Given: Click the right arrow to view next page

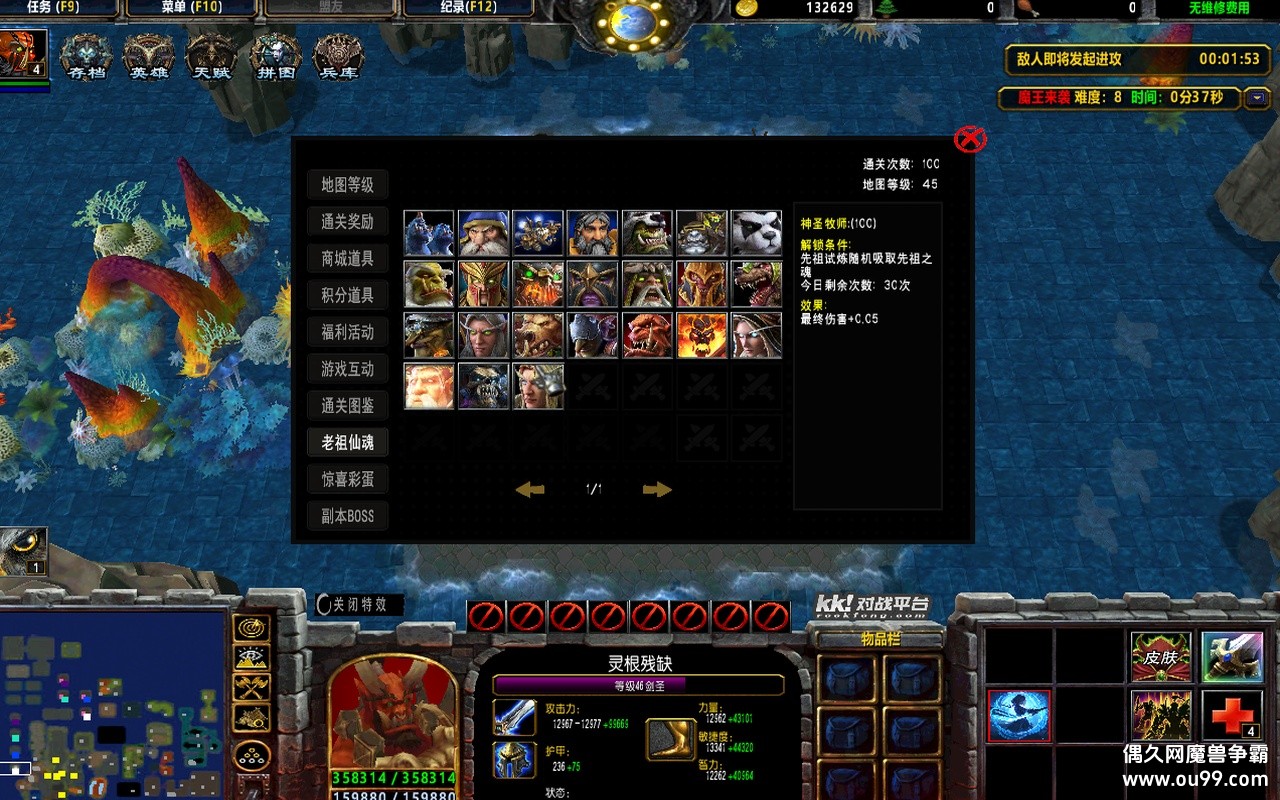Looking at the screenshot, I should [657, 489].
